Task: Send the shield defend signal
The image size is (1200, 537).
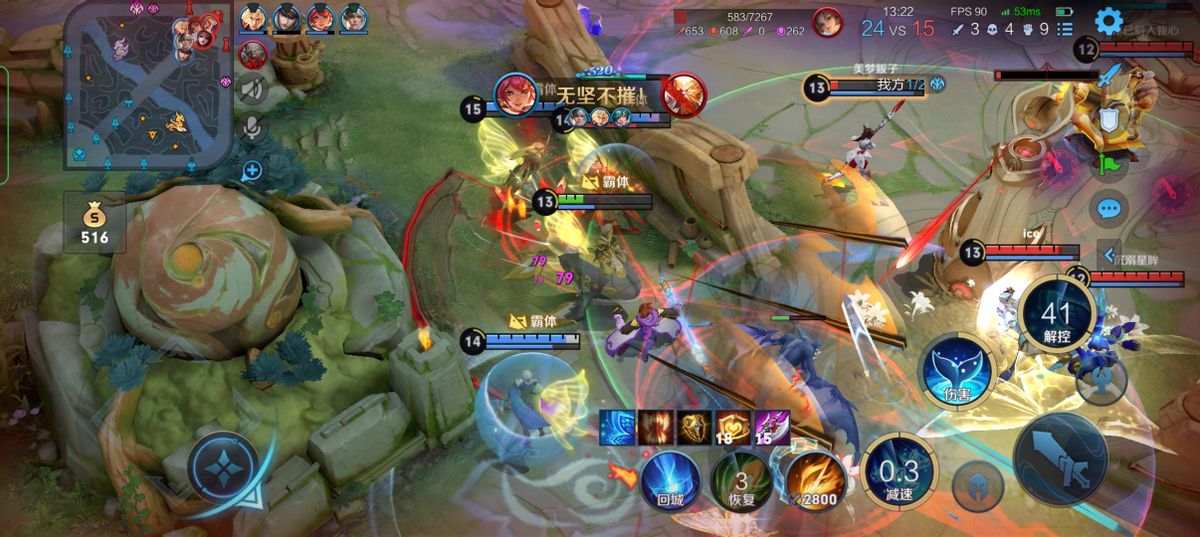Action: 1109,120
